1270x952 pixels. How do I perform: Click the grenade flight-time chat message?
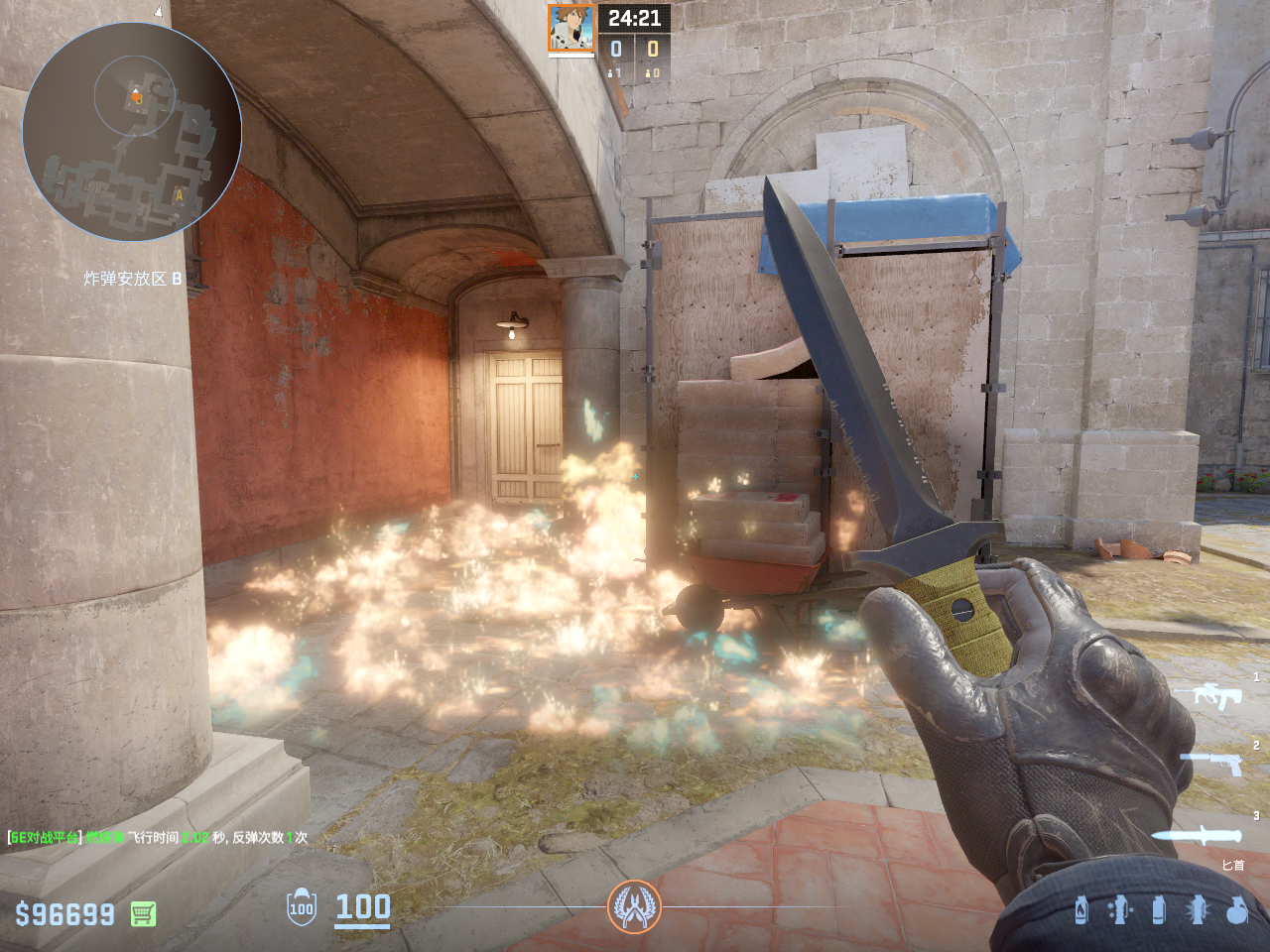click(x=159, y=838)
